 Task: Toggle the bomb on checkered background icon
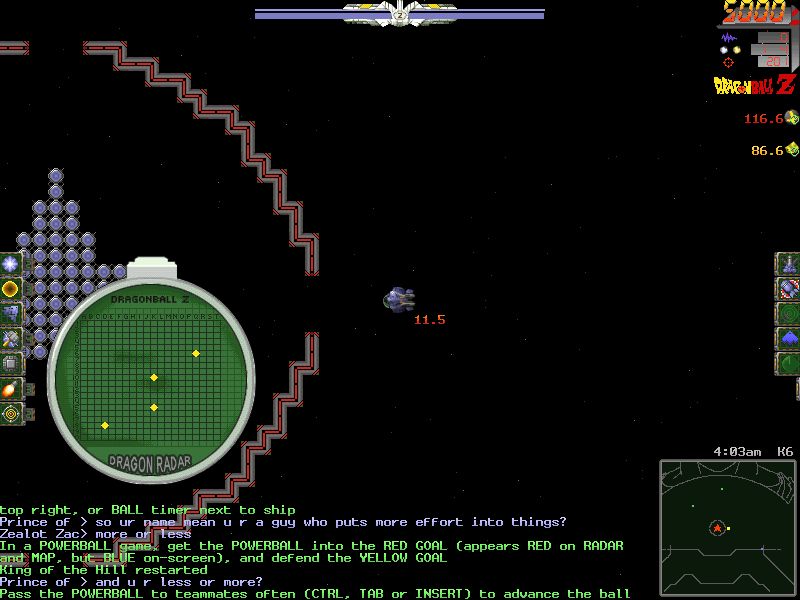[789, 289]
